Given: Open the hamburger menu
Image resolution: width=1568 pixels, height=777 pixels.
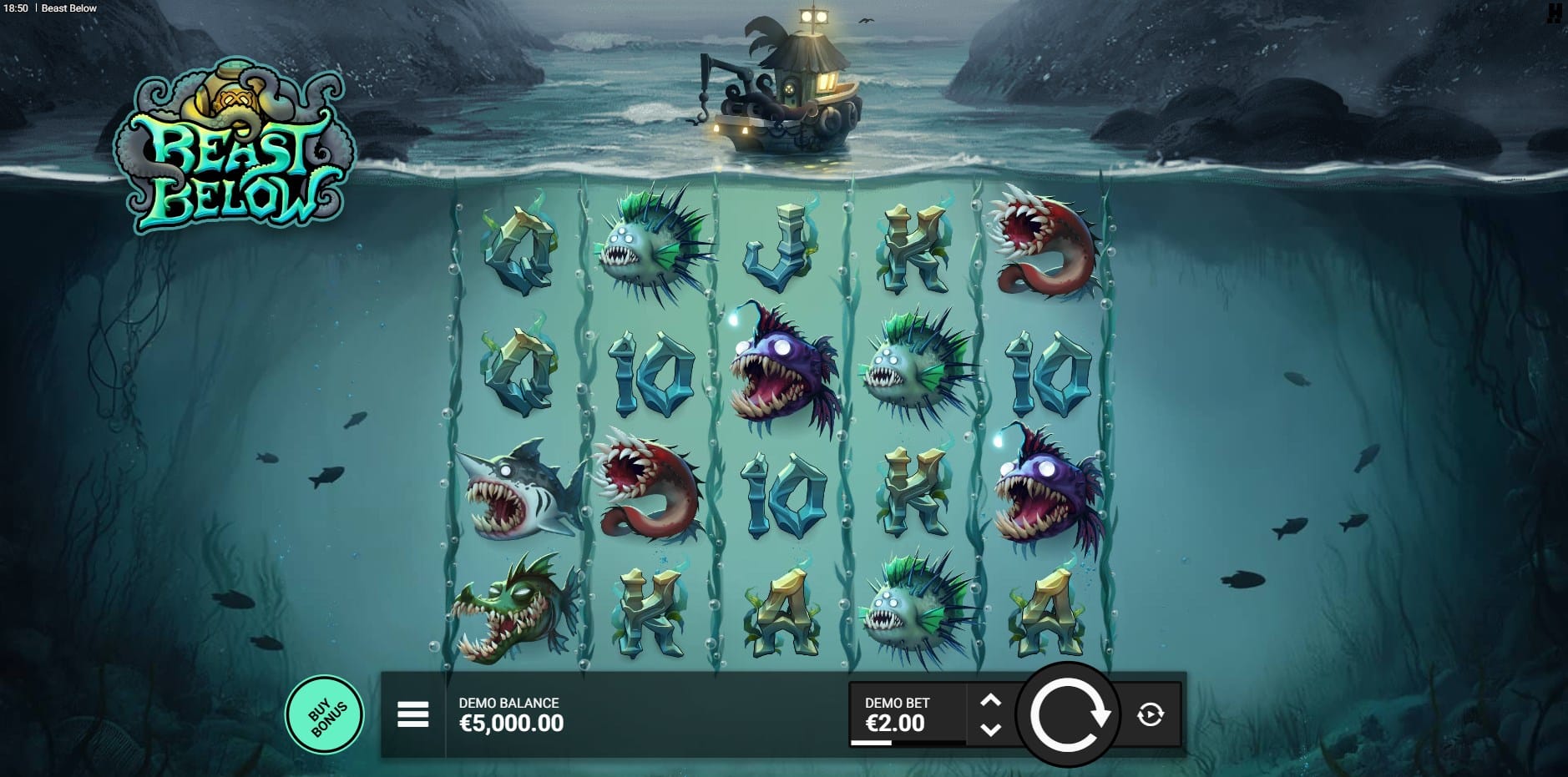Looking at the screenshot, I should (412, 714).
